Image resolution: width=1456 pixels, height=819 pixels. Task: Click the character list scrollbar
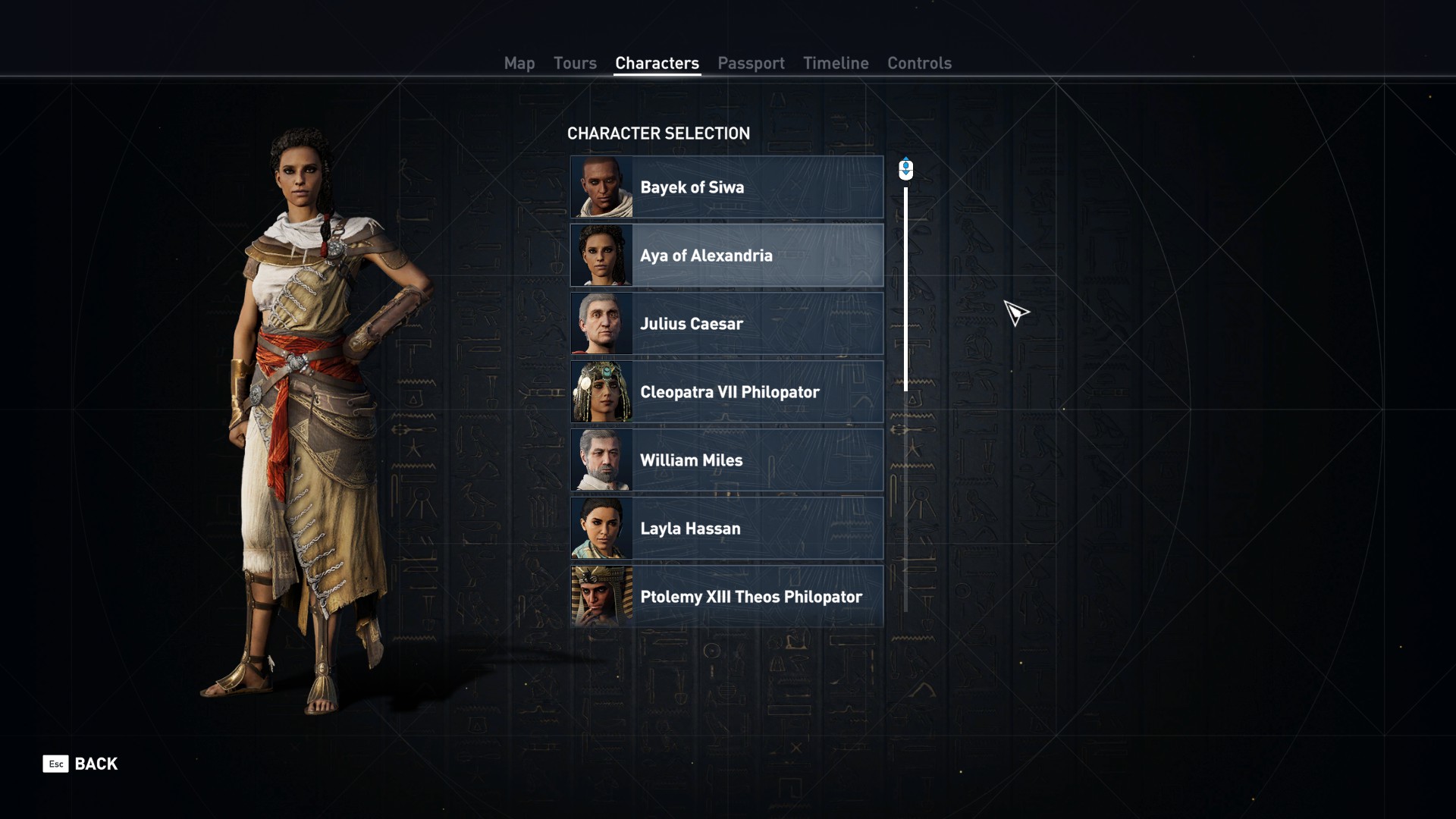[x=905, y=288]
